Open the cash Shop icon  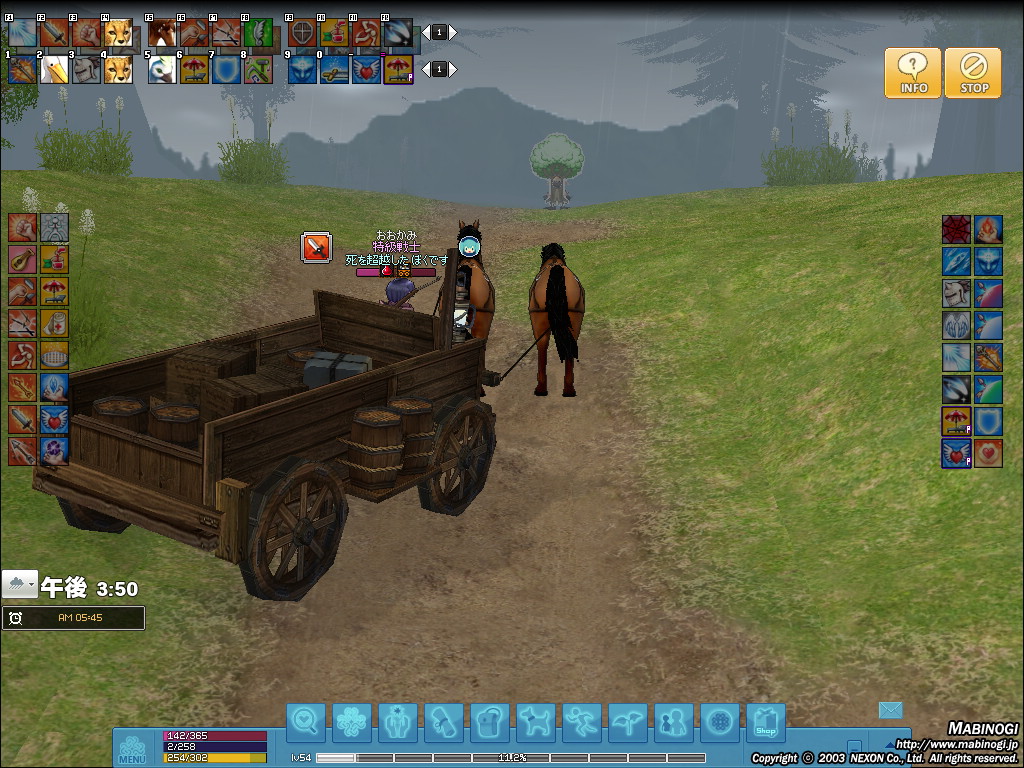click(x=765, y=722)
